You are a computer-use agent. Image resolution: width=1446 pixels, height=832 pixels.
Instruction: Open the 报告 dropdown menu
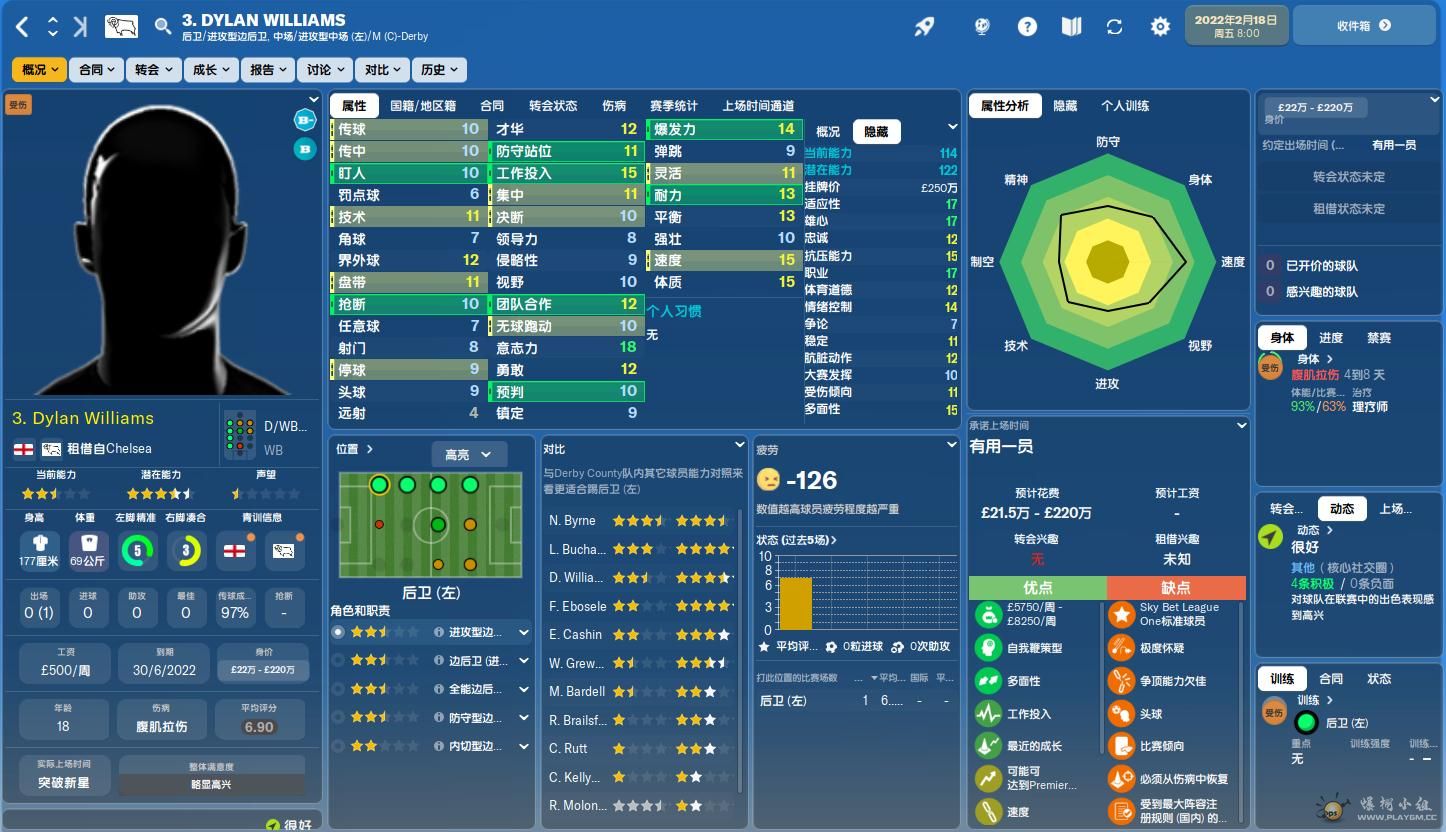268,70
